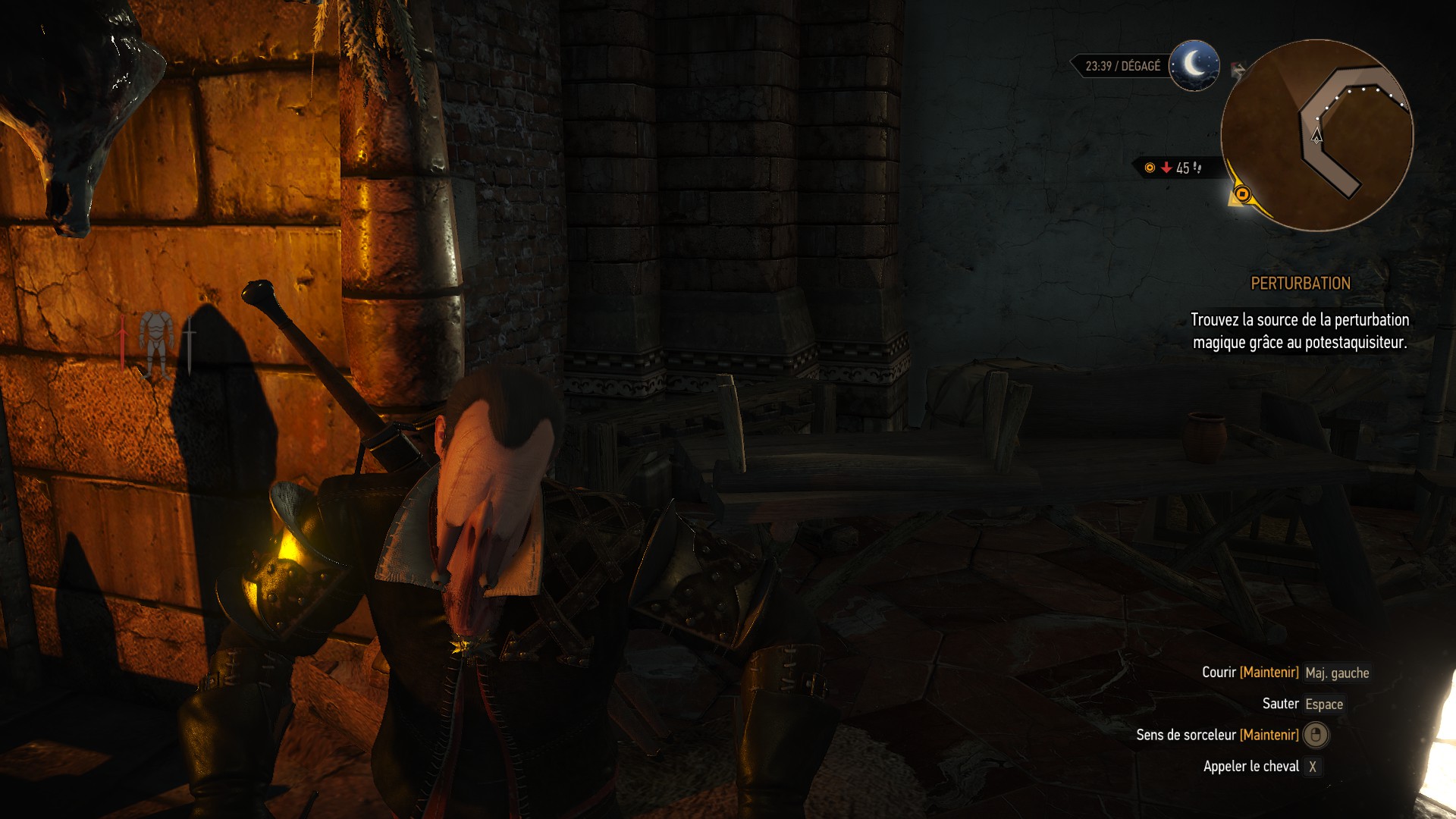Click the armor damage figure icon

tap(156, 344)
